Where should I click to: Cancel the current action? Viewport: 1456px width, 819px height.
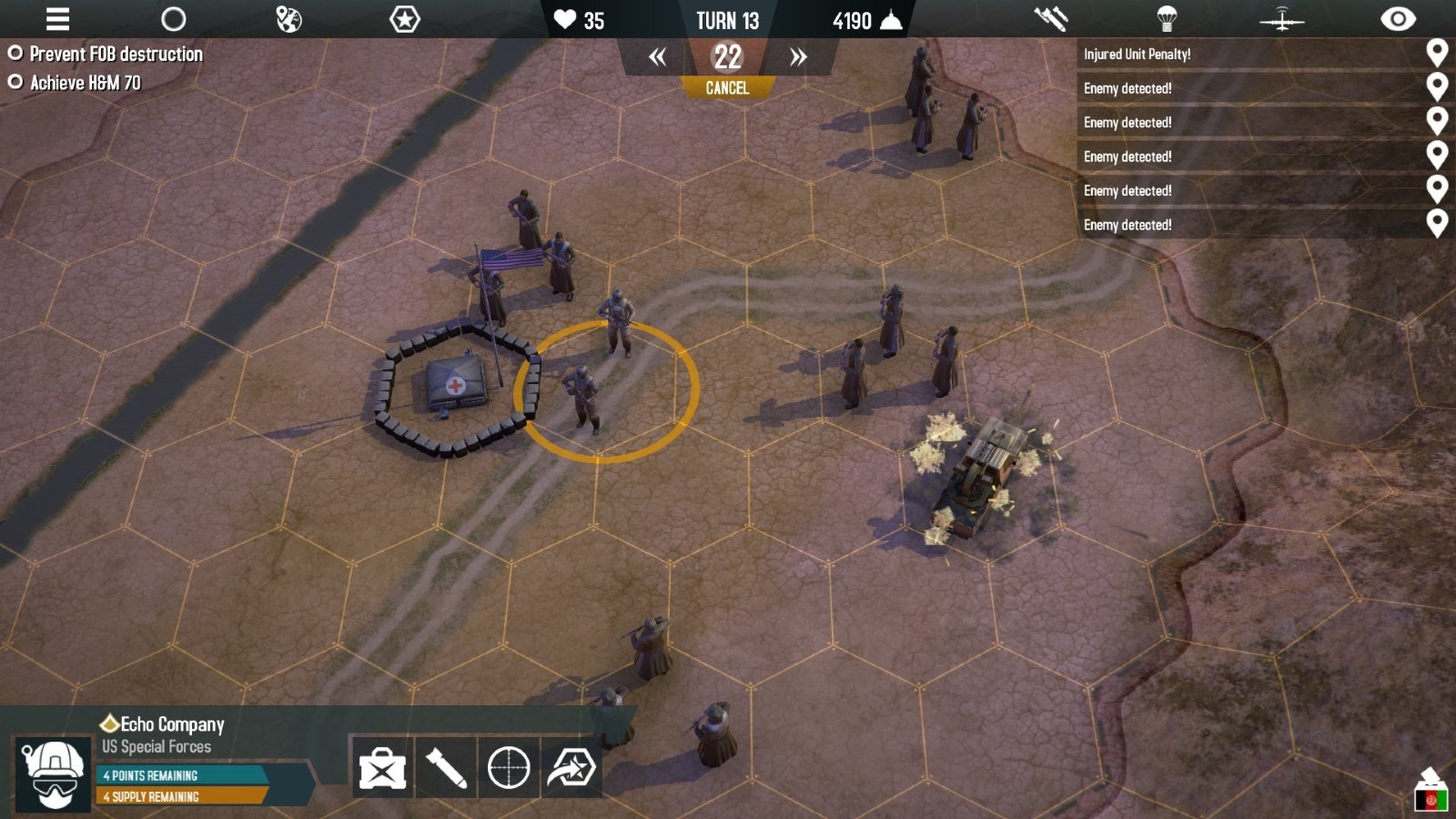(727, 88)
